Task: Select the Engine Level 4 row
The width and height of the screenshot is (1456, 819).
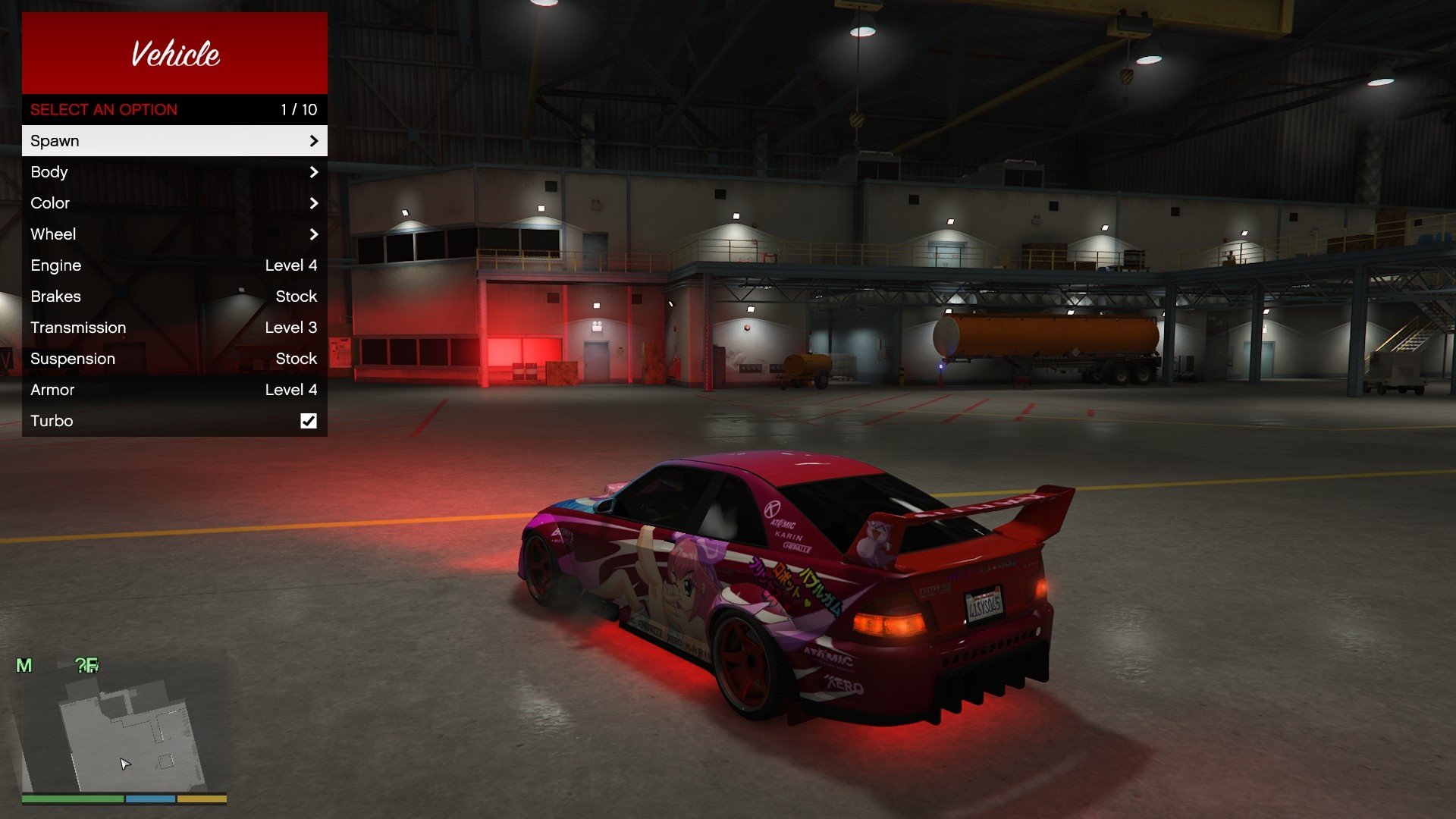Action: pos(174,265)
